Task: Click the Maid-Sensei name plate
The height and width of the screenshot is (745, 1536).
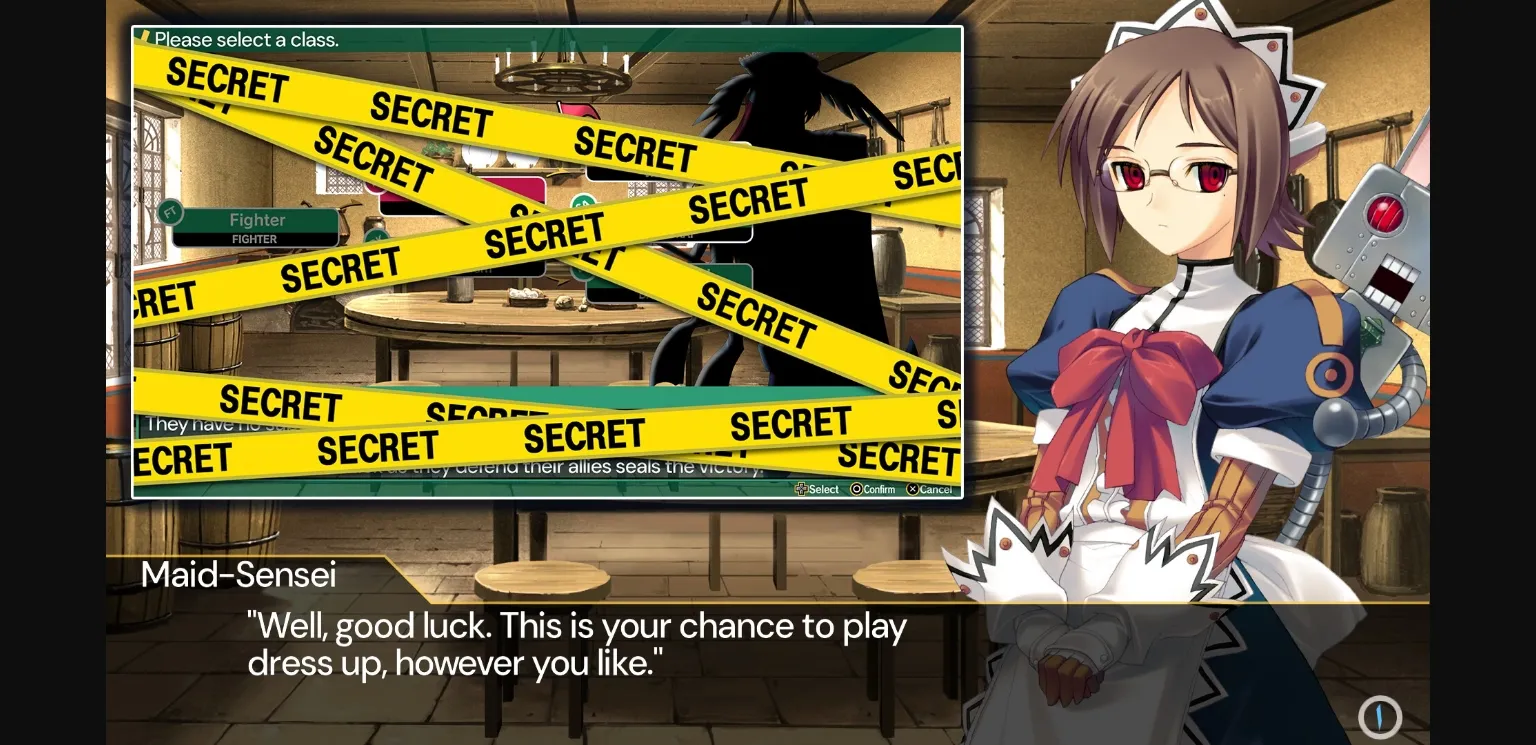Action: point(240,574)
